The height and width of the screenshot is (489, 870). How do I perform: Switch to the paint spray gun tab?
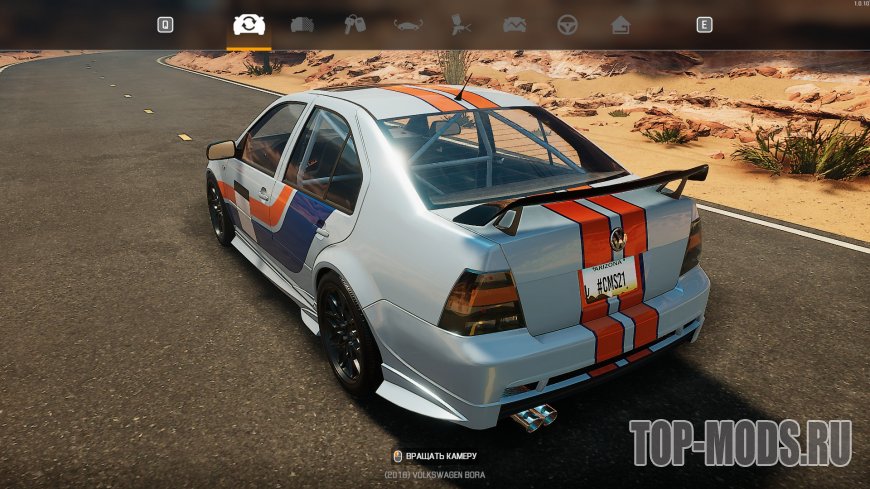click(461, 25)
